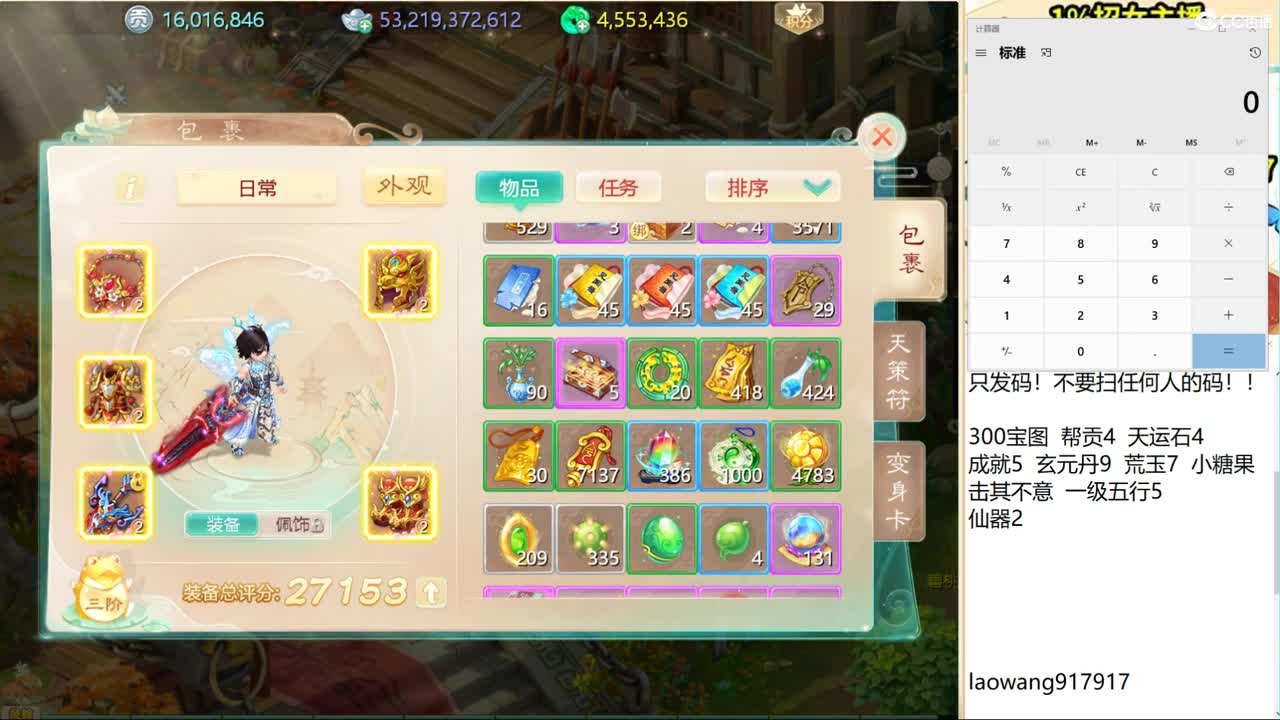Switch character view to 装备 equipment
The height and width of the screenshot is (720, 1280).
point(222,525)
